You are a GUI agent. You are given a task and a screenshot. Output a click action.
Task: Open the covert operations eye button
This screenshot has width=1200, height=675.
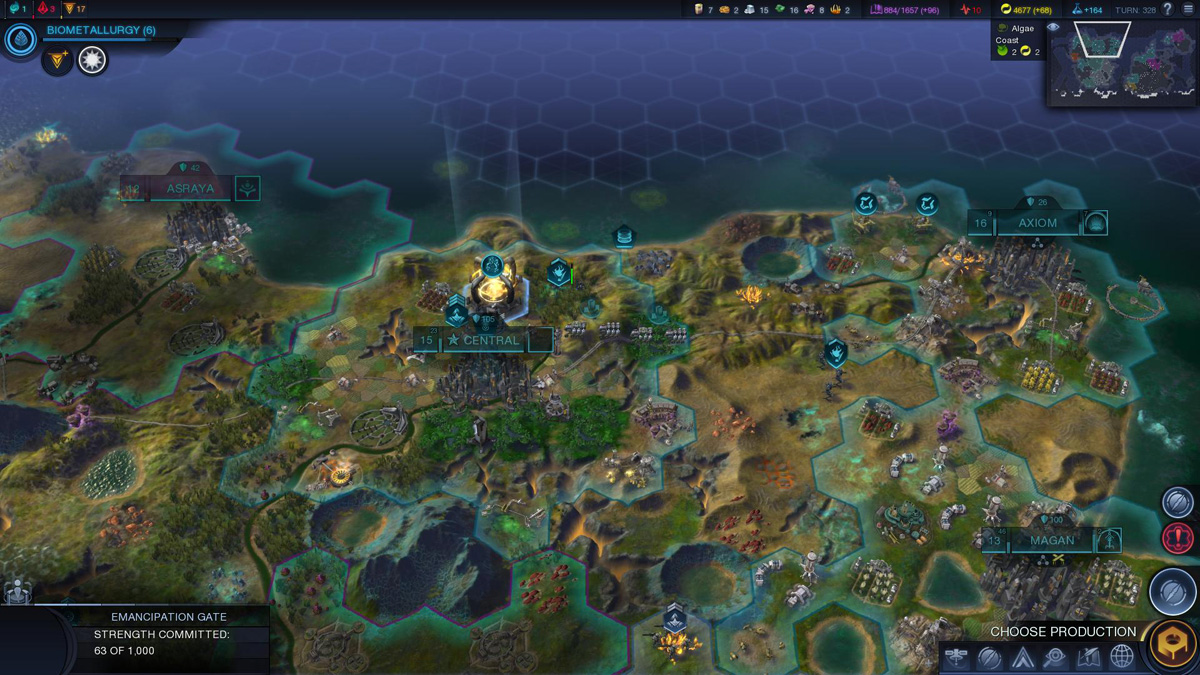click(1055, 657)
